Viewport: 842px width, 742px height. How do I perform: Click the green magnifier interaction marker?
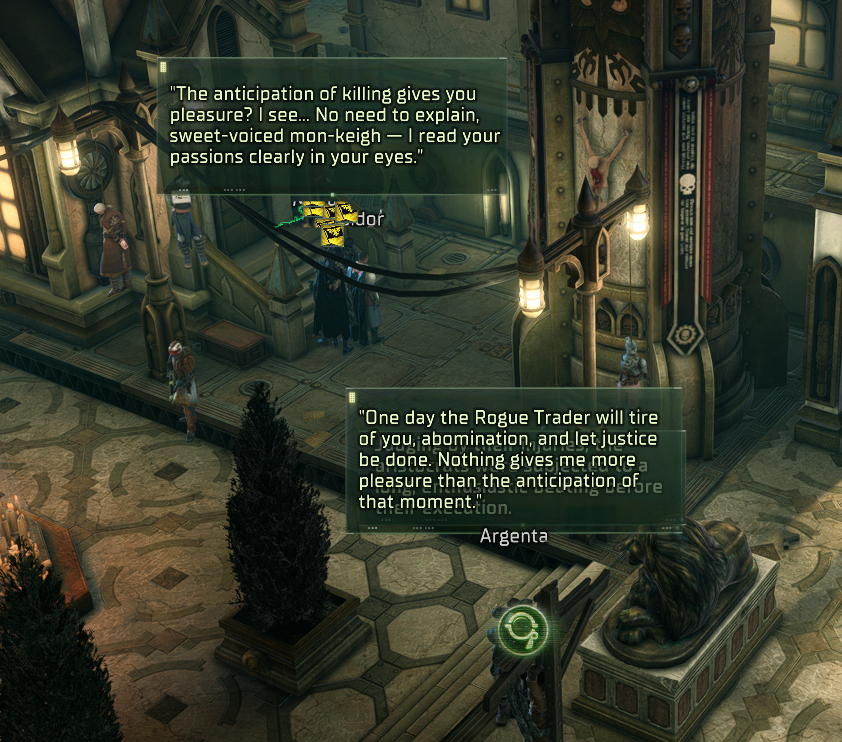pos(523,628)
